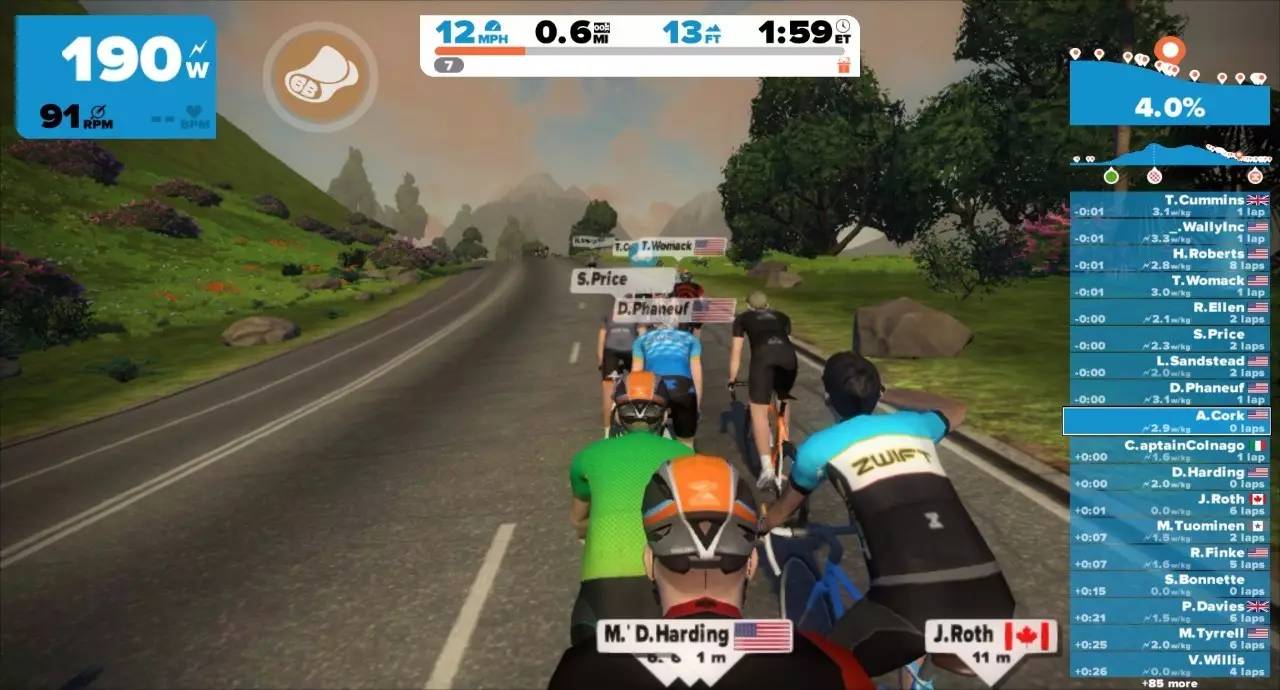
Task: Click the level 7 badge under the speed
Action: (x=448, y=65)
